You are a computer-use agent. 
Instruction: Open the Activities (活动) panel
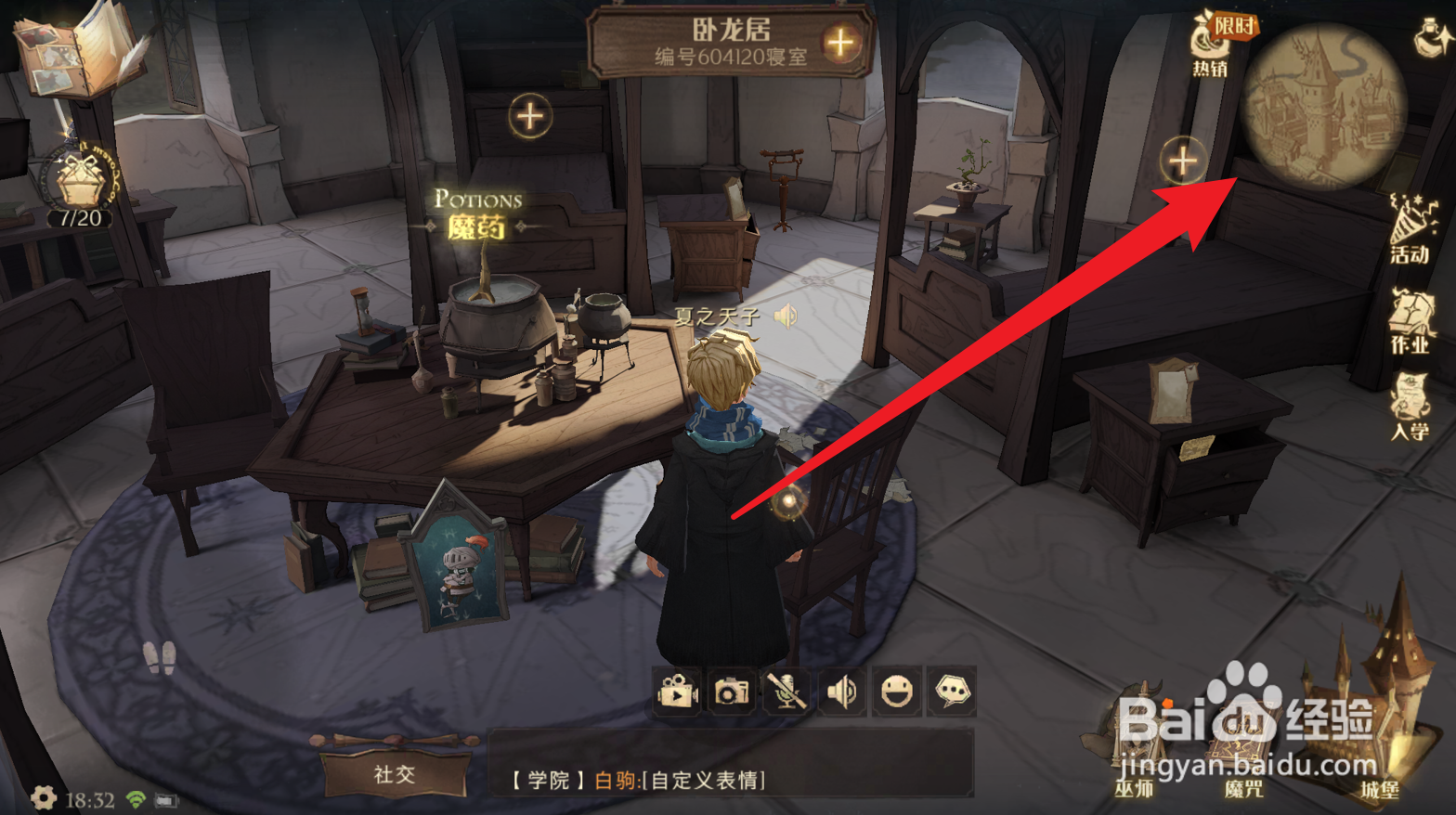[1410, 234]
